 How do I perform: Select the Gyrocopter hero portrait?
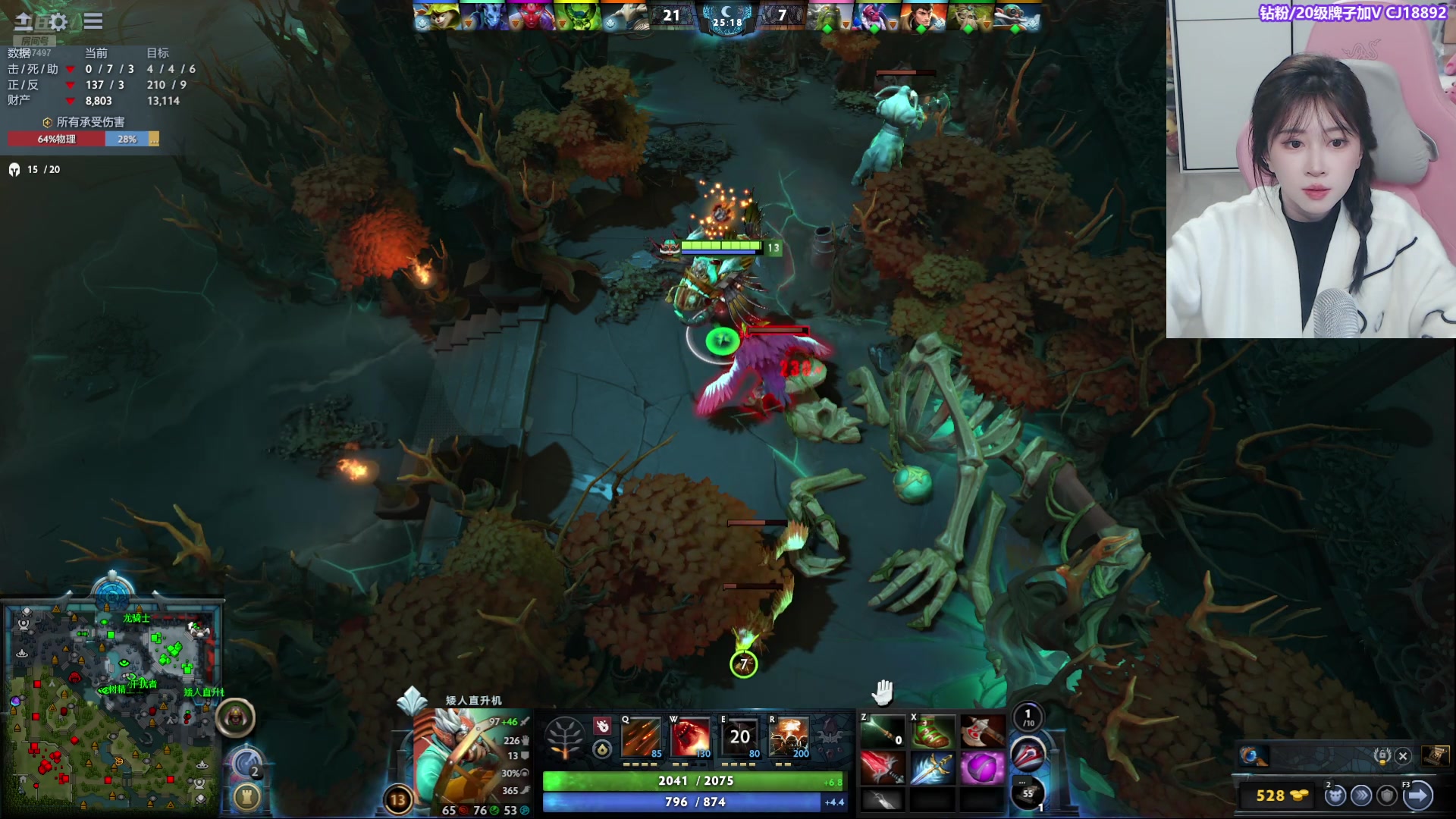[463, 755]
